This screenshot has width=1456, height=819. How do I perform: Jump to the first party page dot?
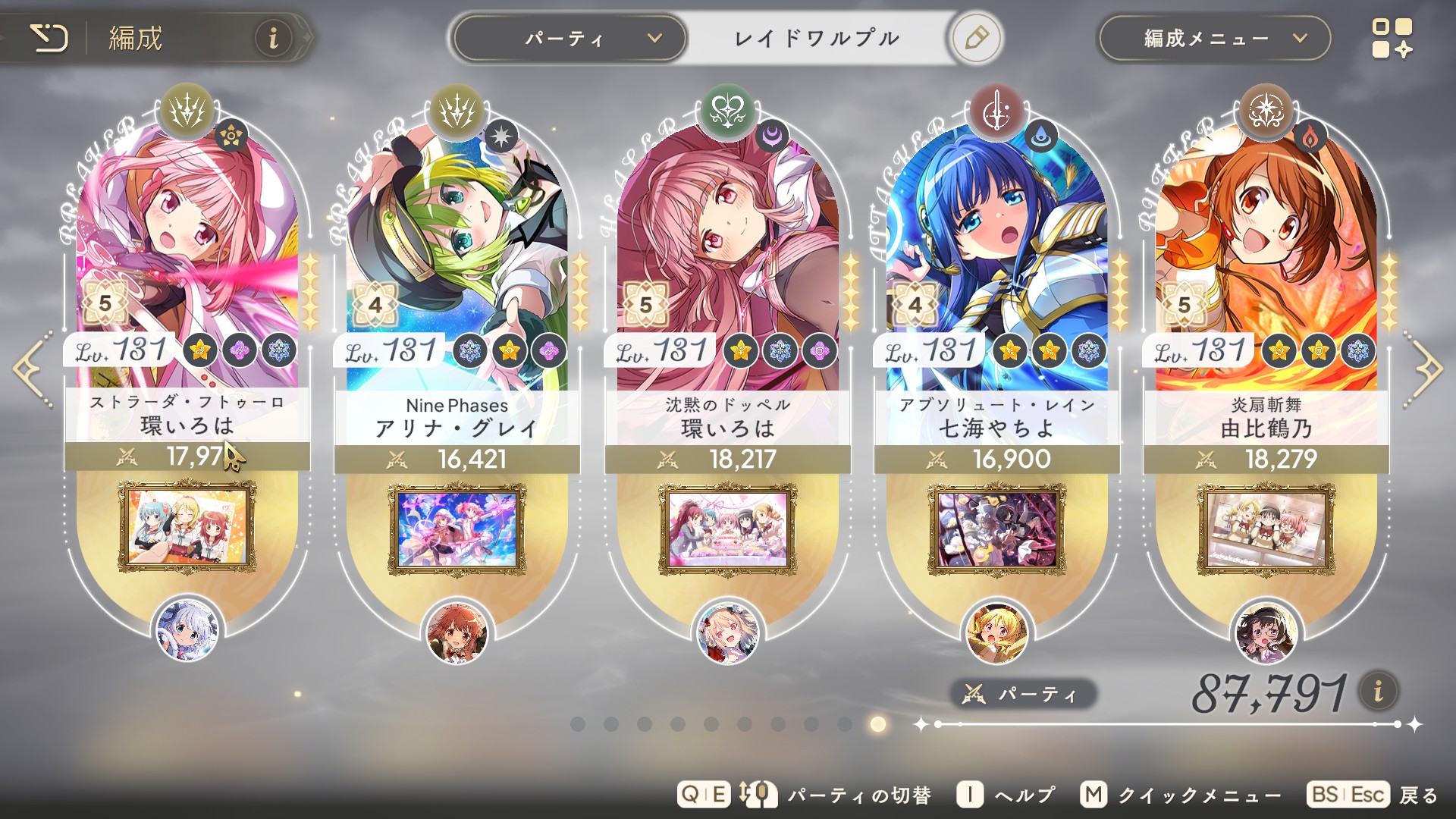tap(578, 724)
